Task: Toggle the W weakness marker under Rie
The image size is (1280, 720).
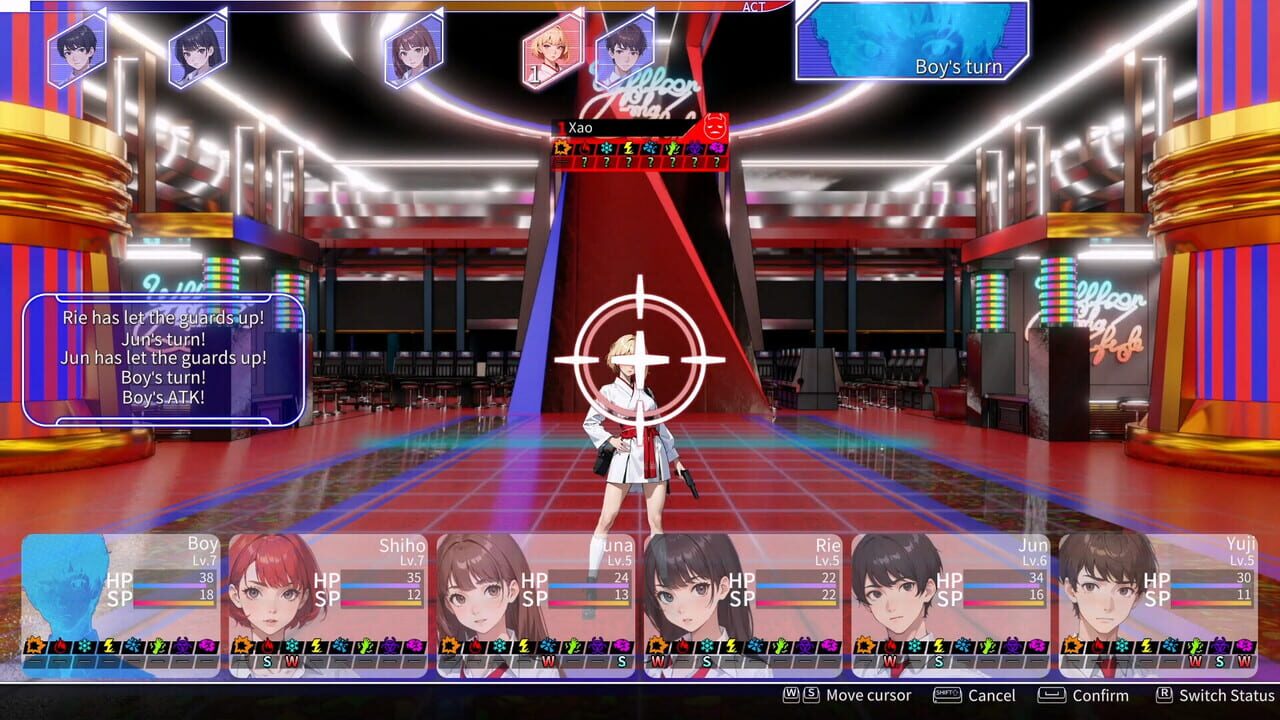Action: (657, 662)
